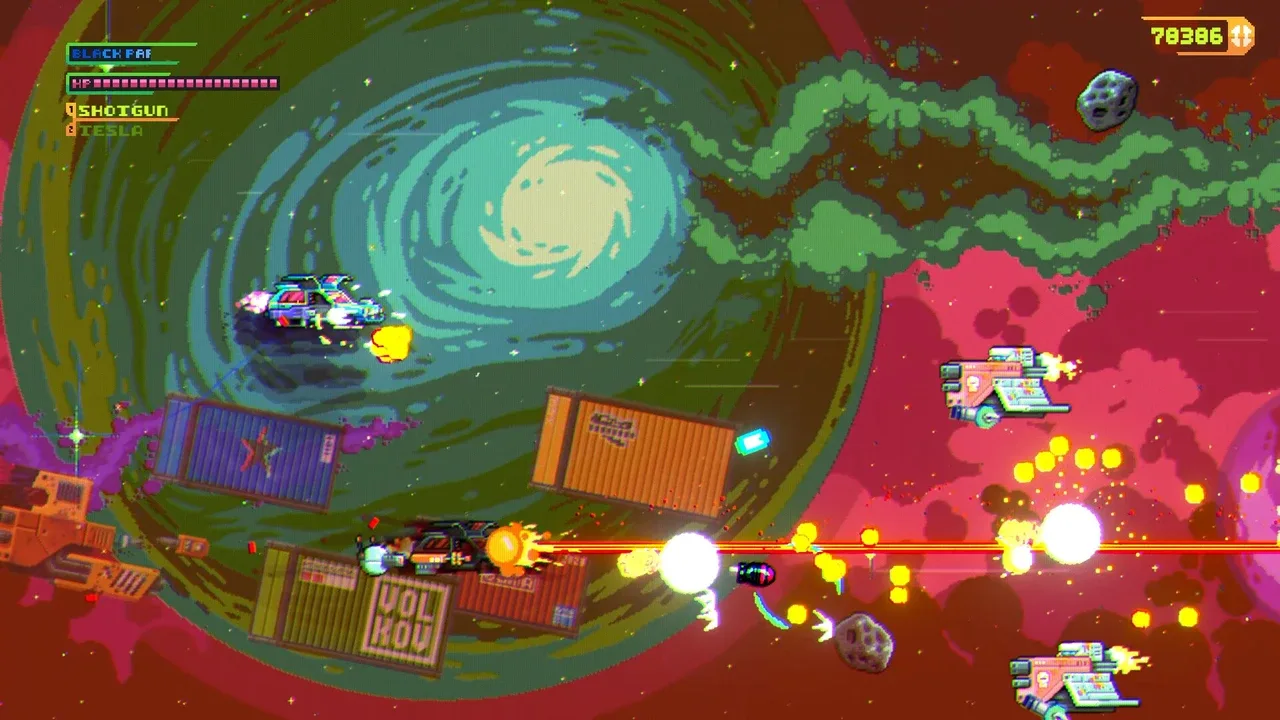Select the Shotgun weapon slot
Viewport: 1280px width, 720px height.
(x=122, y=110)
